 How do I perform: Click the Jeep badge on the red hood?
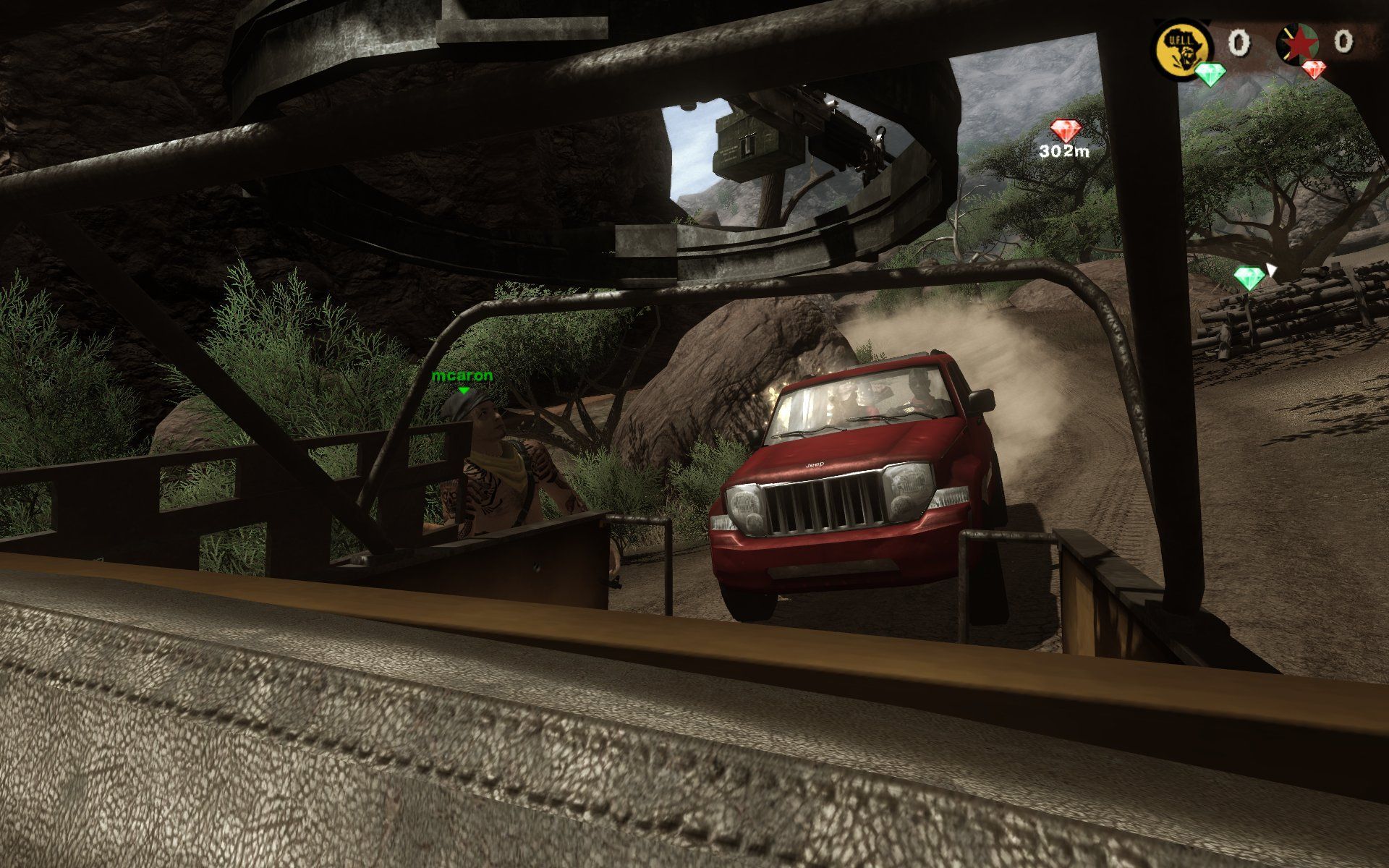click(x=813, y=464)
